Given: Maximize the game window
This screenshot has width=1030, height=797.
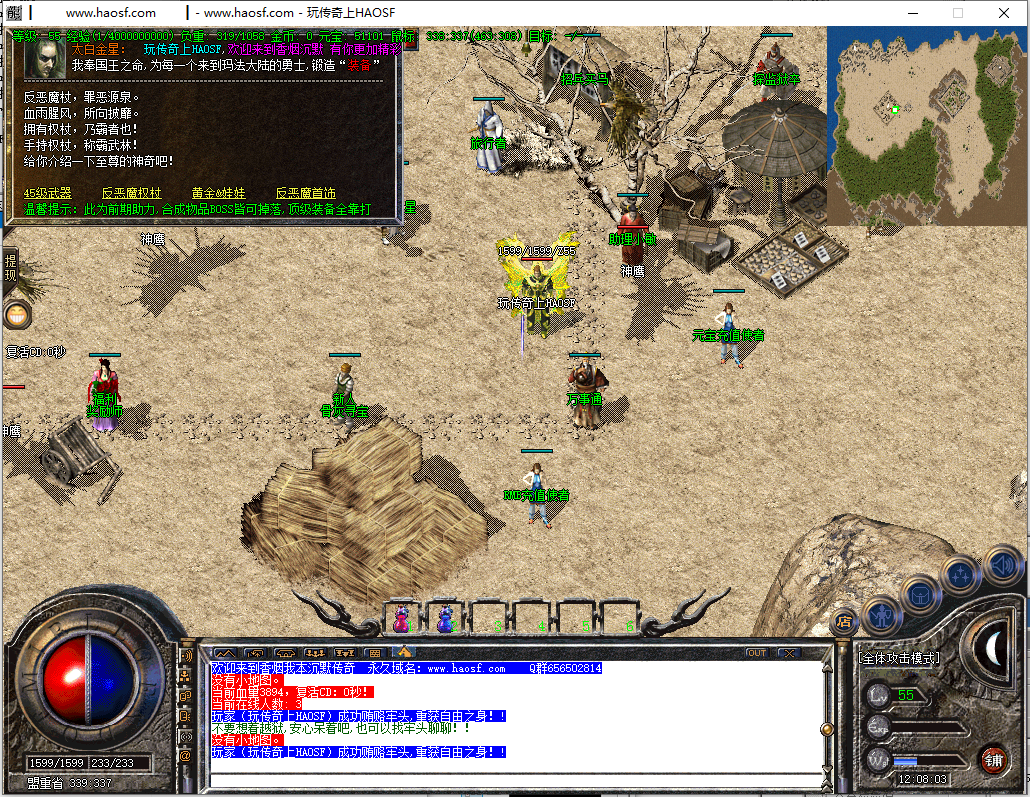Looking at the screenshot, I should point(958,13).
